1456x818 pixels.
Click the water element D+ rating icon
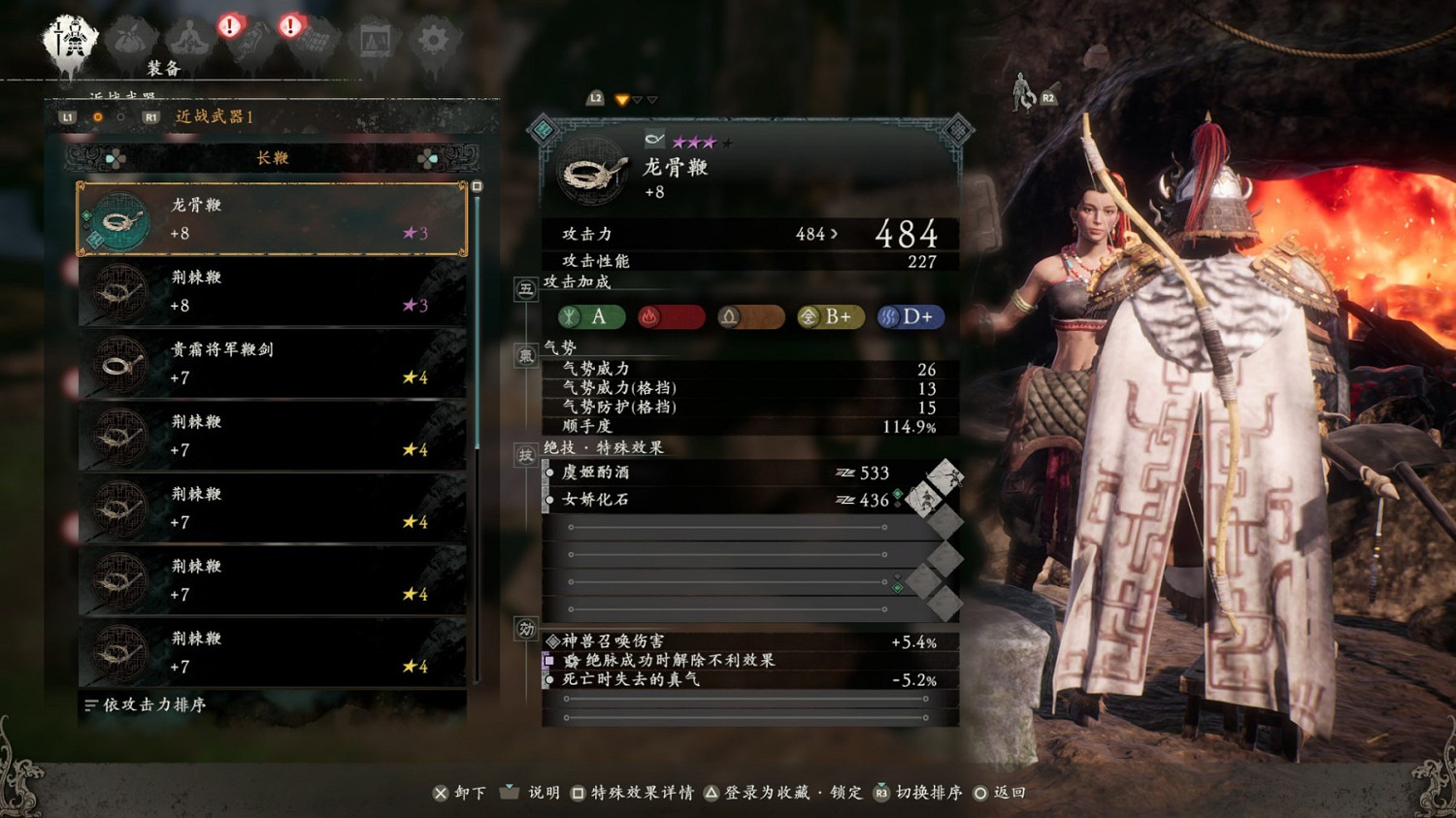[910, 316]
